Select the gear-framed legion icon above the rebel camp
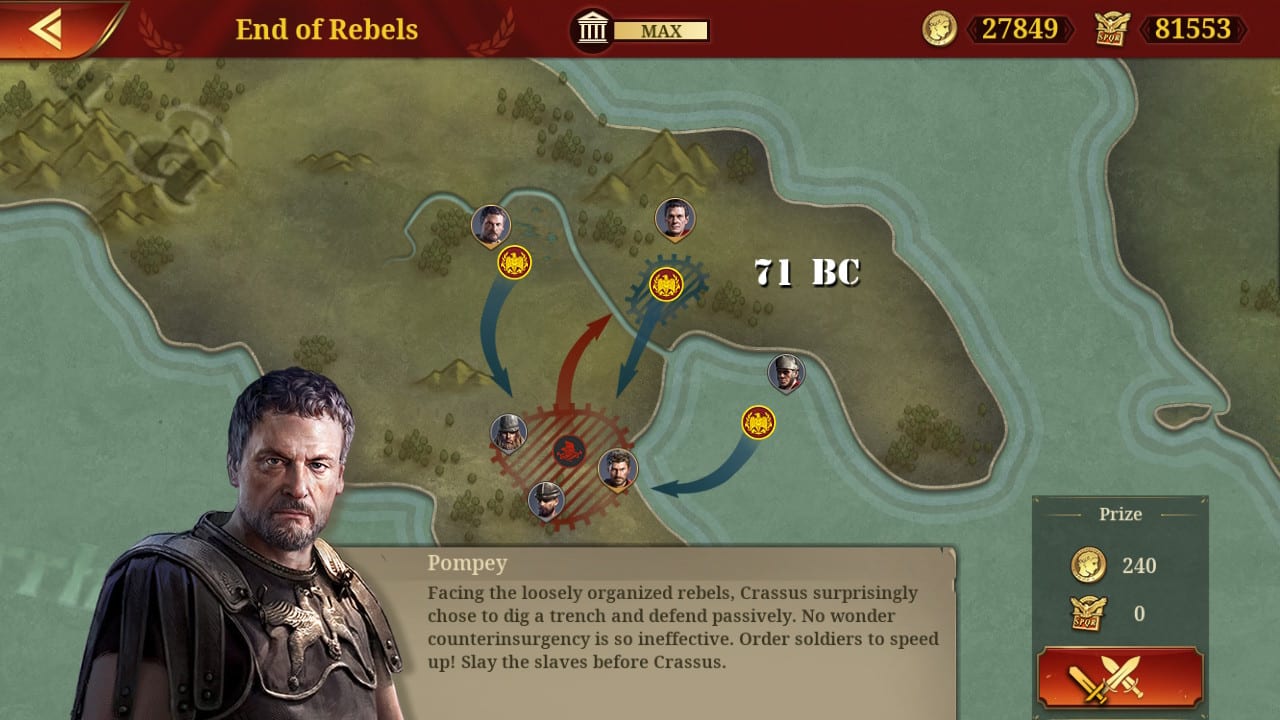 click(x=668, y=283)
